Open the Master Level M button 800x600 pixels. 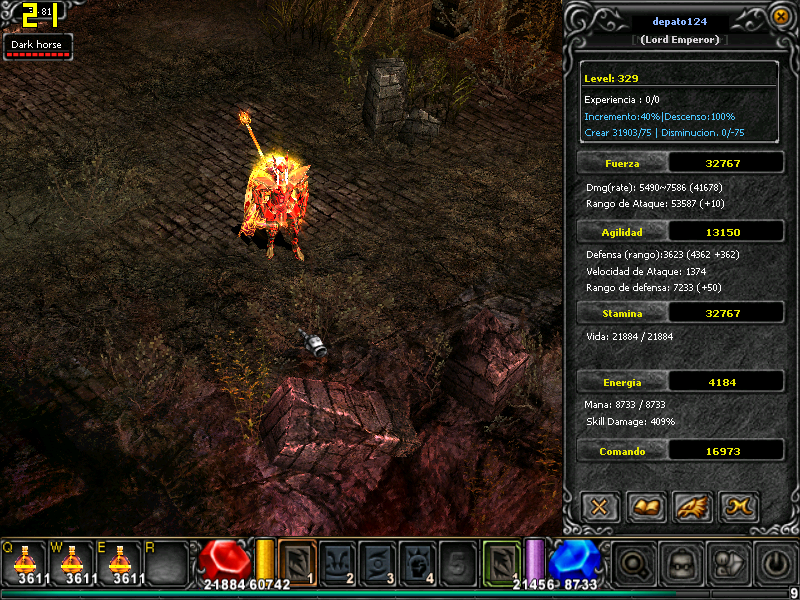tap(740, 507)
